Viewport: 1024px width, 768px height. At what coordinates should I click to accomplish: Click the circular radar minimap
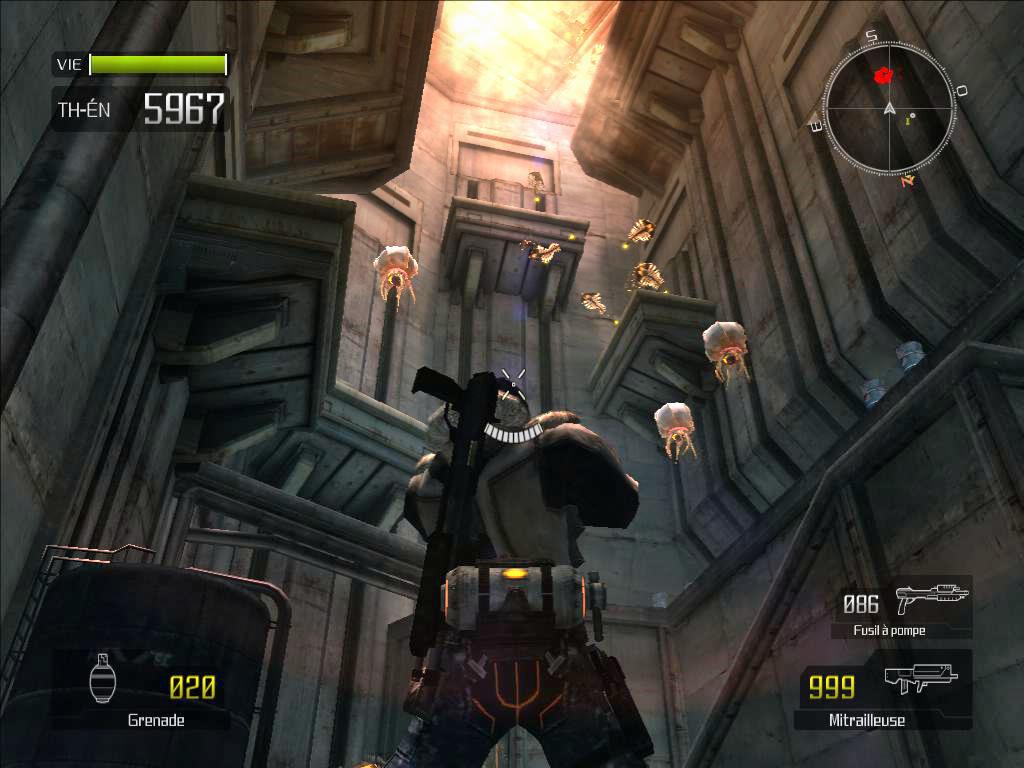point(887,108)
